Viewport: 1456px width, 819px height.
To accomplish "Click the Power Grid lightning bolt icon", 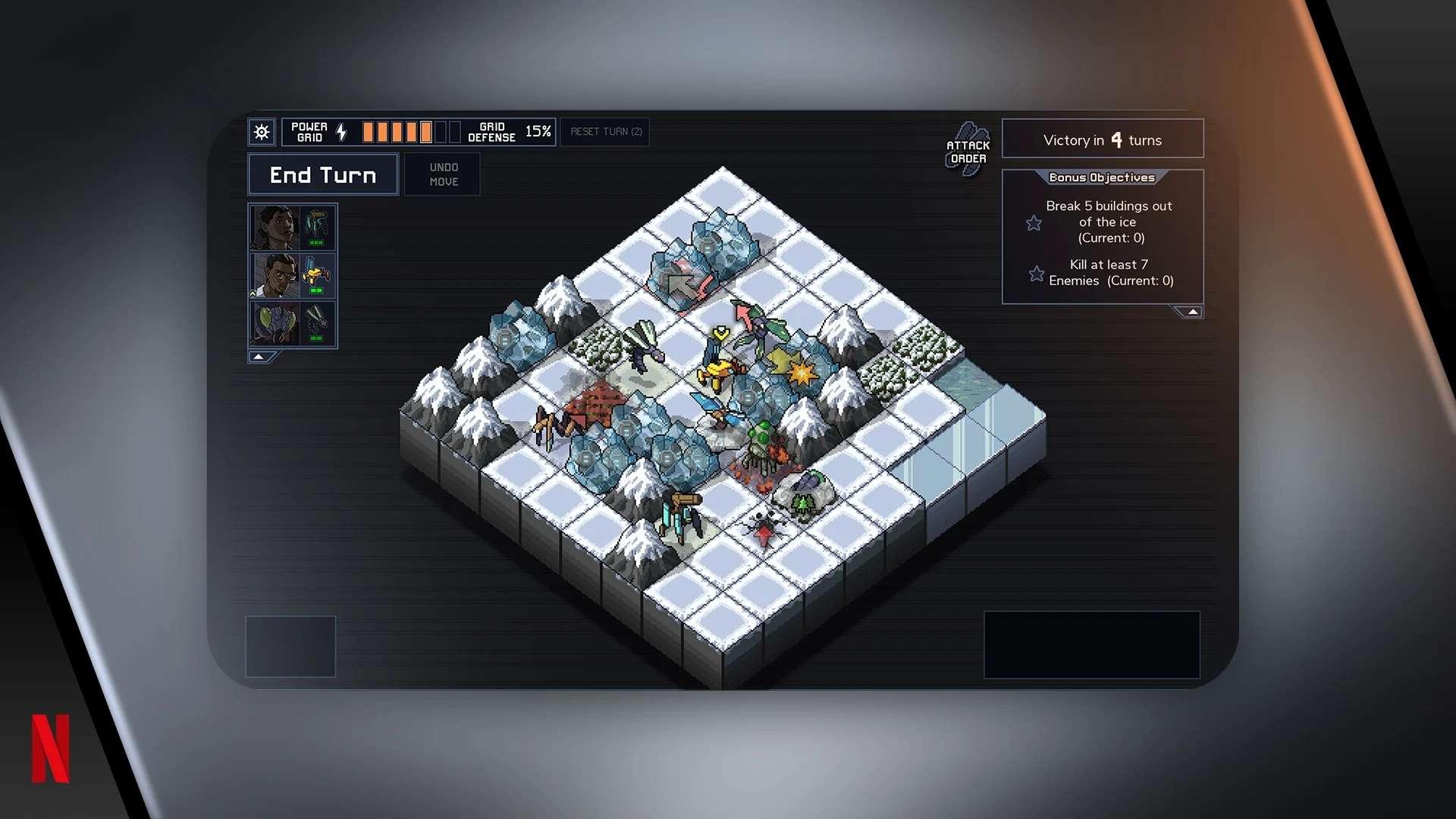I will (340, 132).
